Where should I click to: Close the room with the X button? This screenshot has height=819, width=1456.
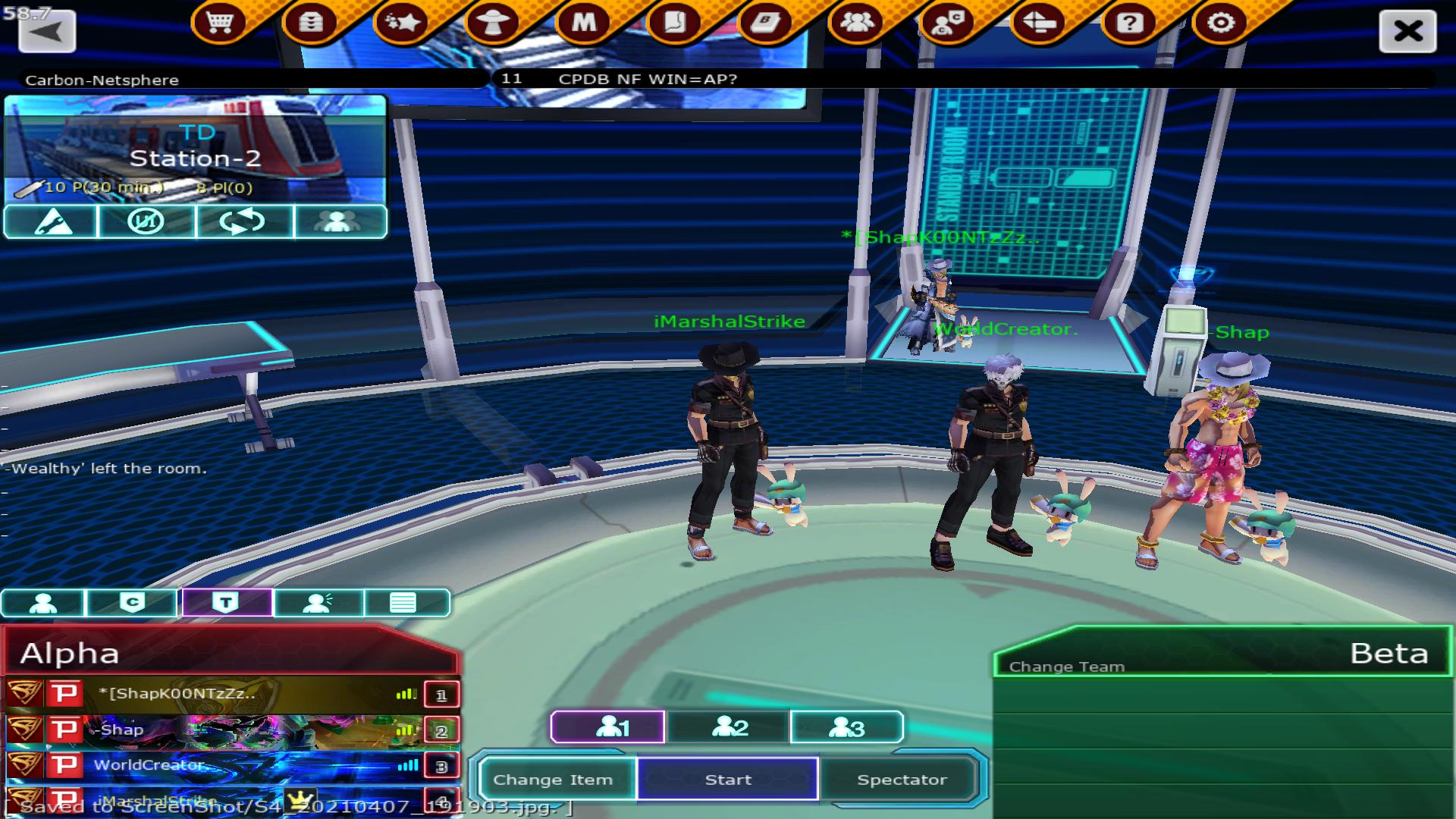[x=1407, y=32]
